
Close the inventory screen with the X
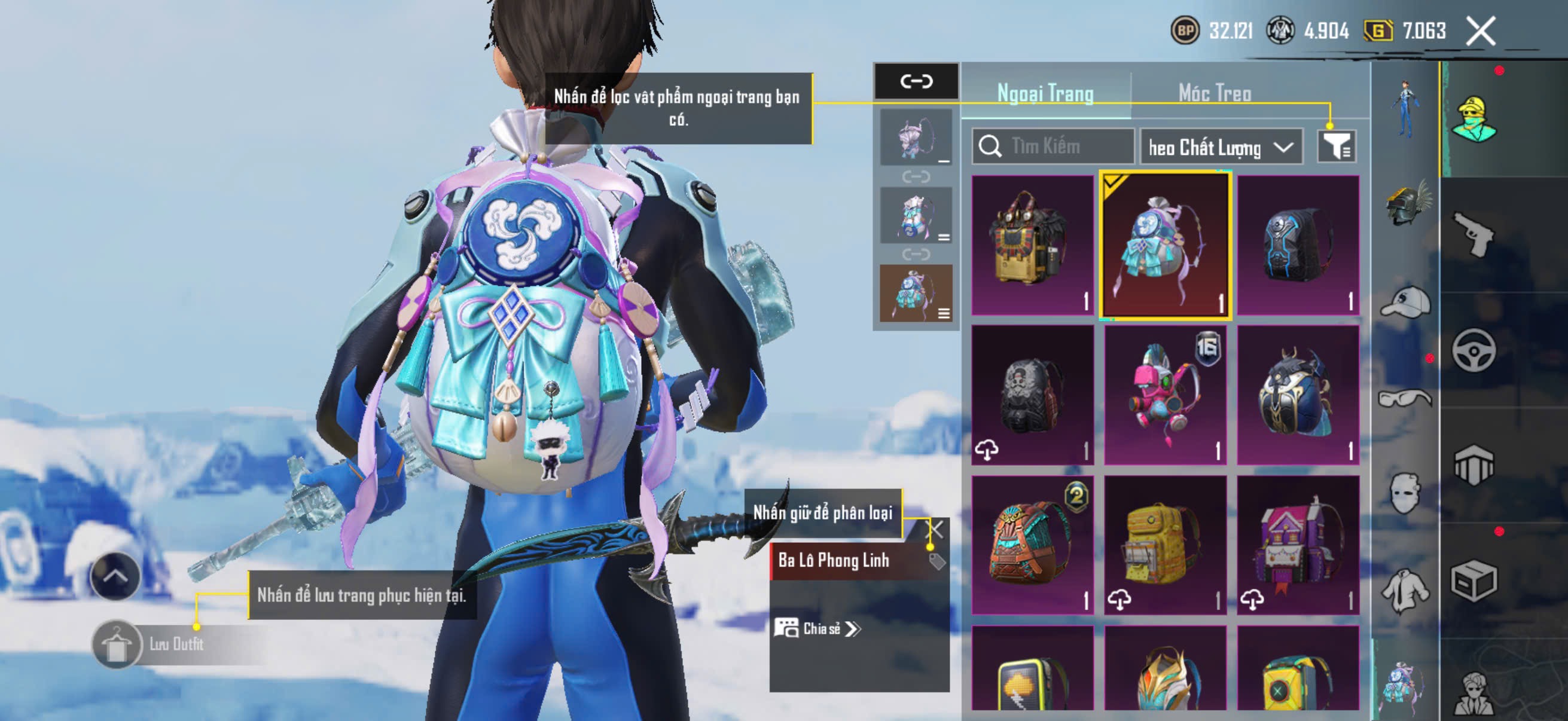(x=1480, y=31)
